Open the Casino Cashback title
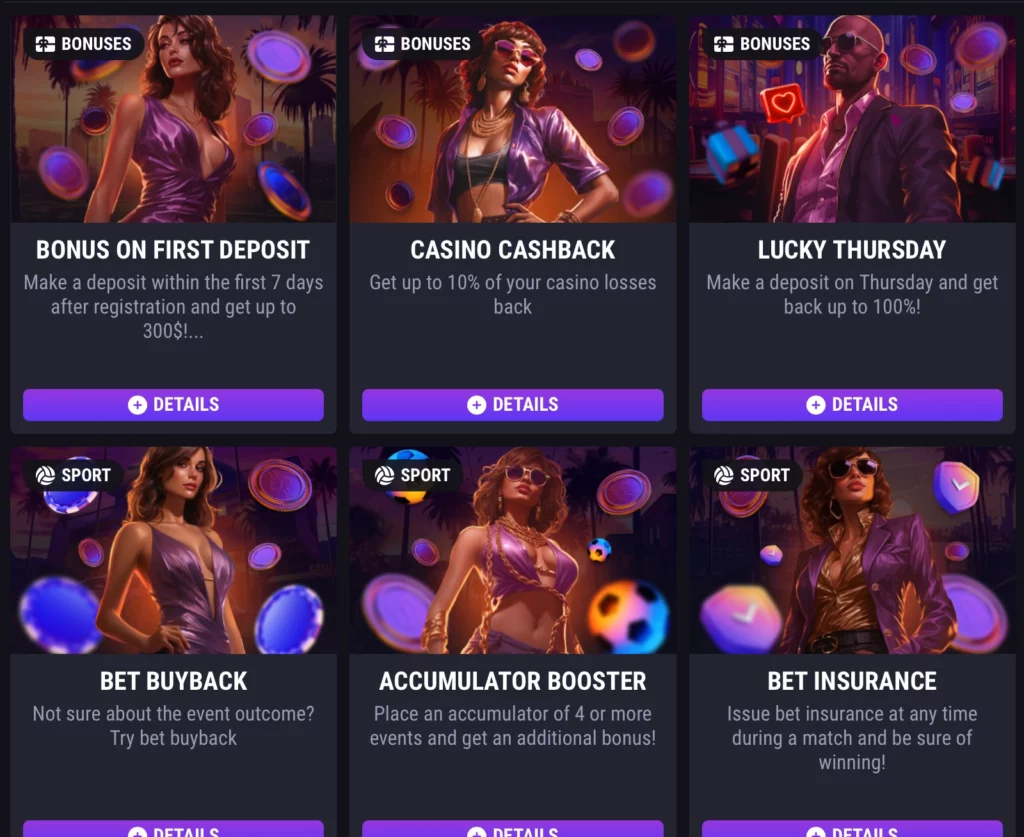The width and height of the screenshot is (1024, 837). click(x=512, y=250)
